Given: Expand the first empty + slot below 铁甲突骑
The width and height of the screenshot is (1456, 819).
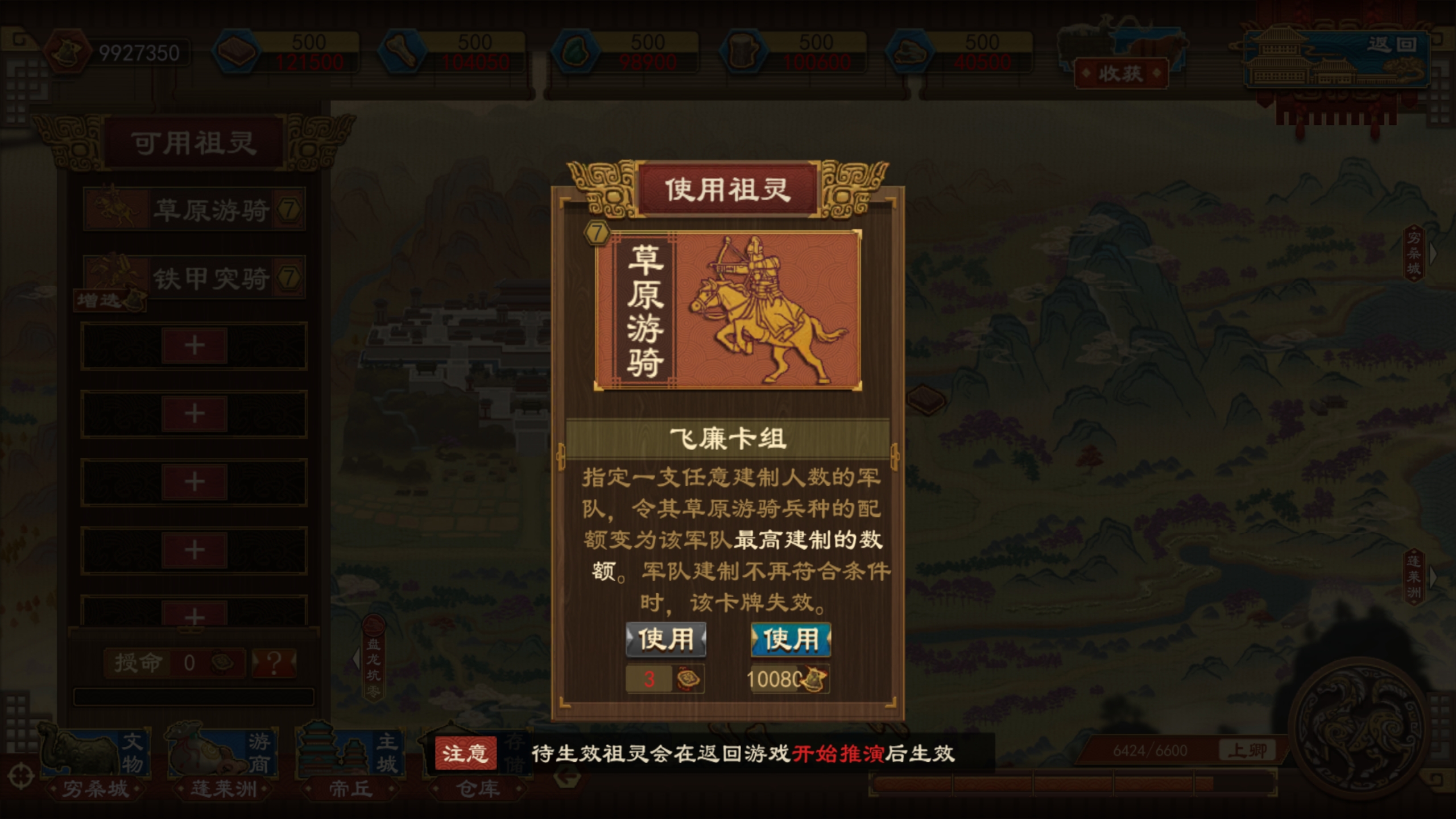Looking at the screenshot, I should 193,344.
